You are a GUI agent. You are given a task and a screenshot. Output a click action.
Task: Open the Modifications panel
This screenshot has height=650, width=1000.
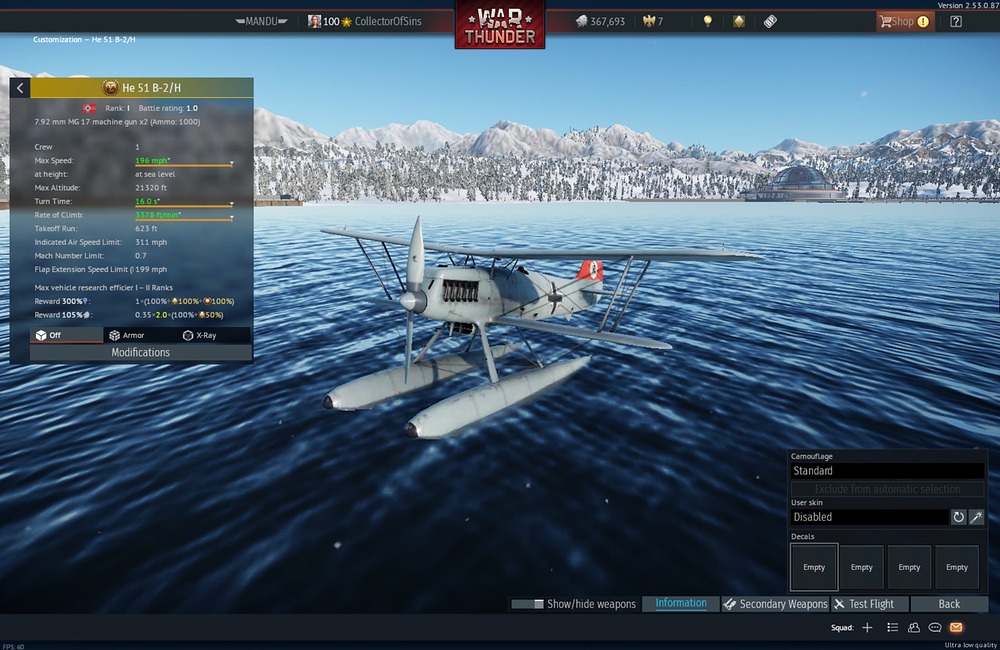click(140, 352)
